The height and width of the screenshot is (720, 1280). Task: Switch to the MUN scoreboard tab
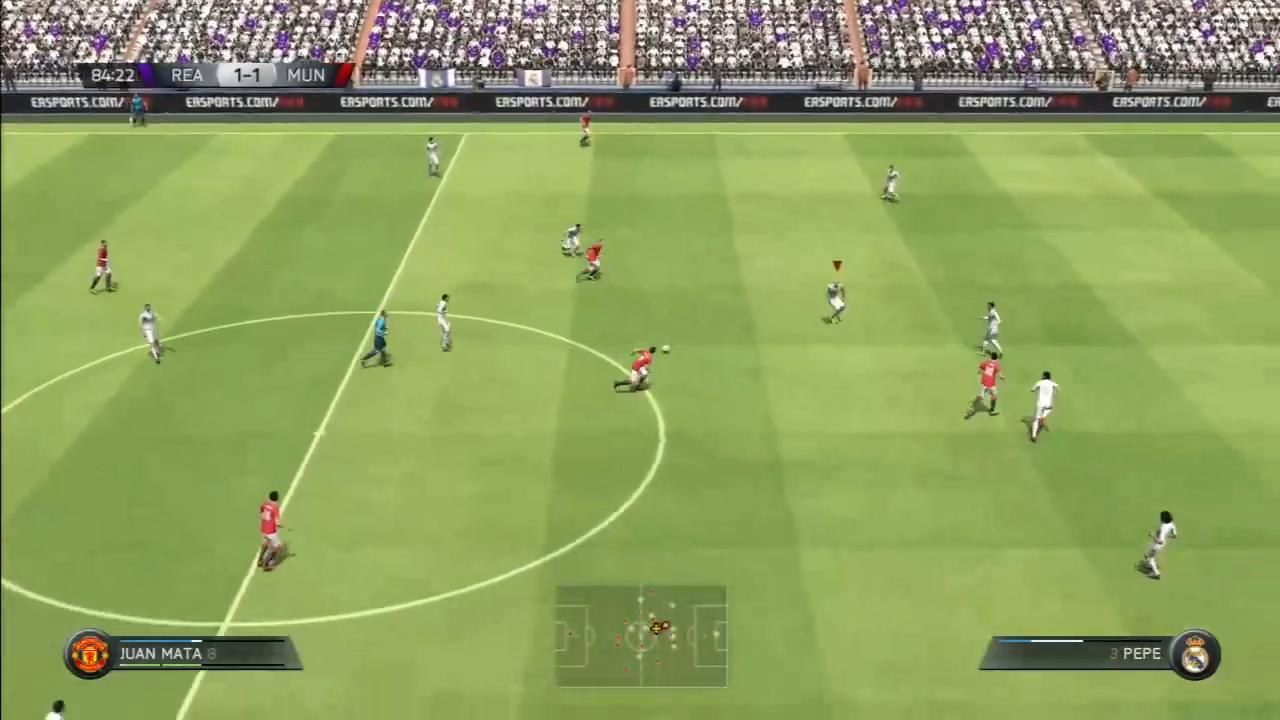pyautogui.click(x=305, y=75)
